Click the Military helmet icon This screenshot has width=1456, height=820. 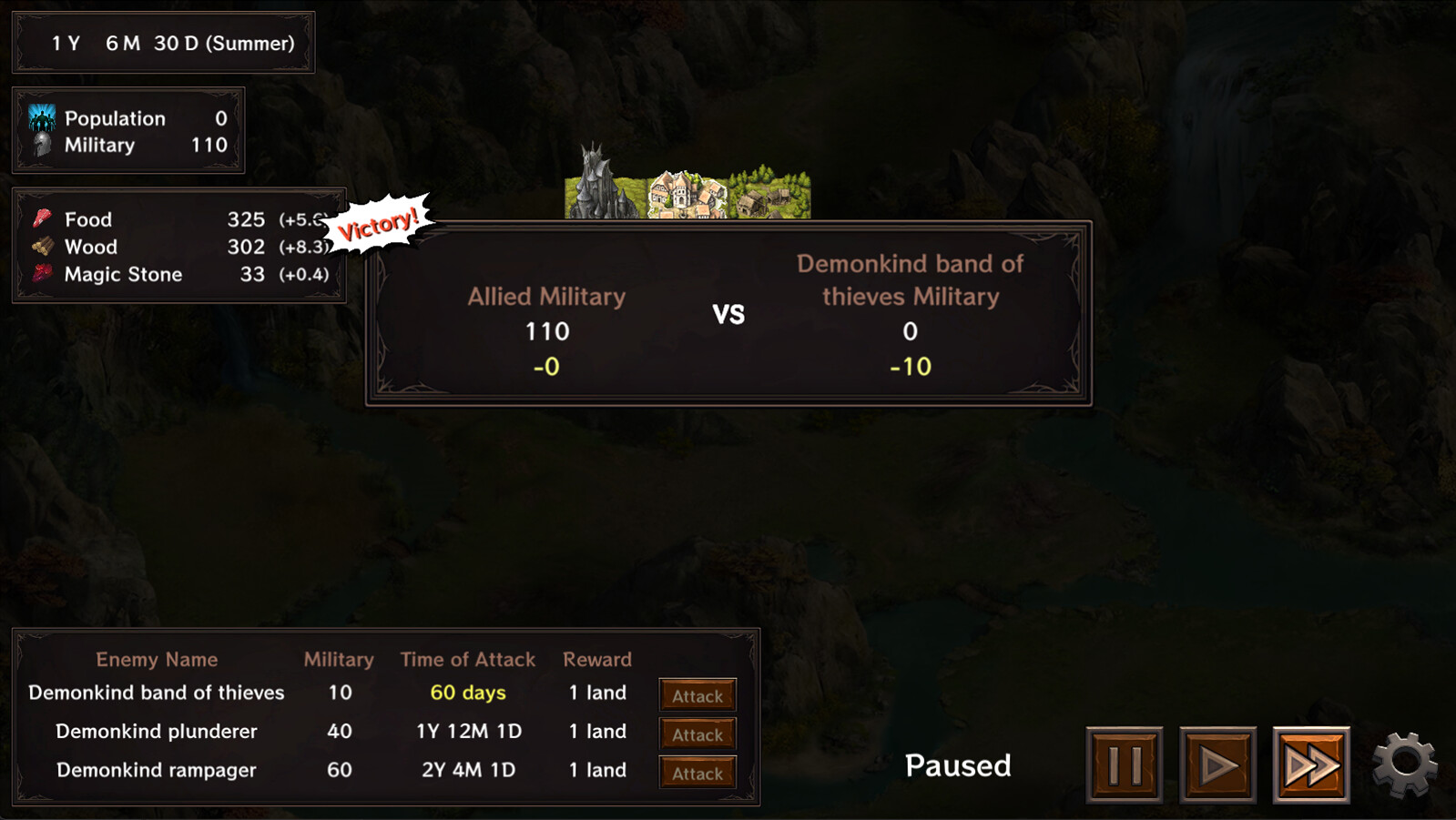coord(41,144)
